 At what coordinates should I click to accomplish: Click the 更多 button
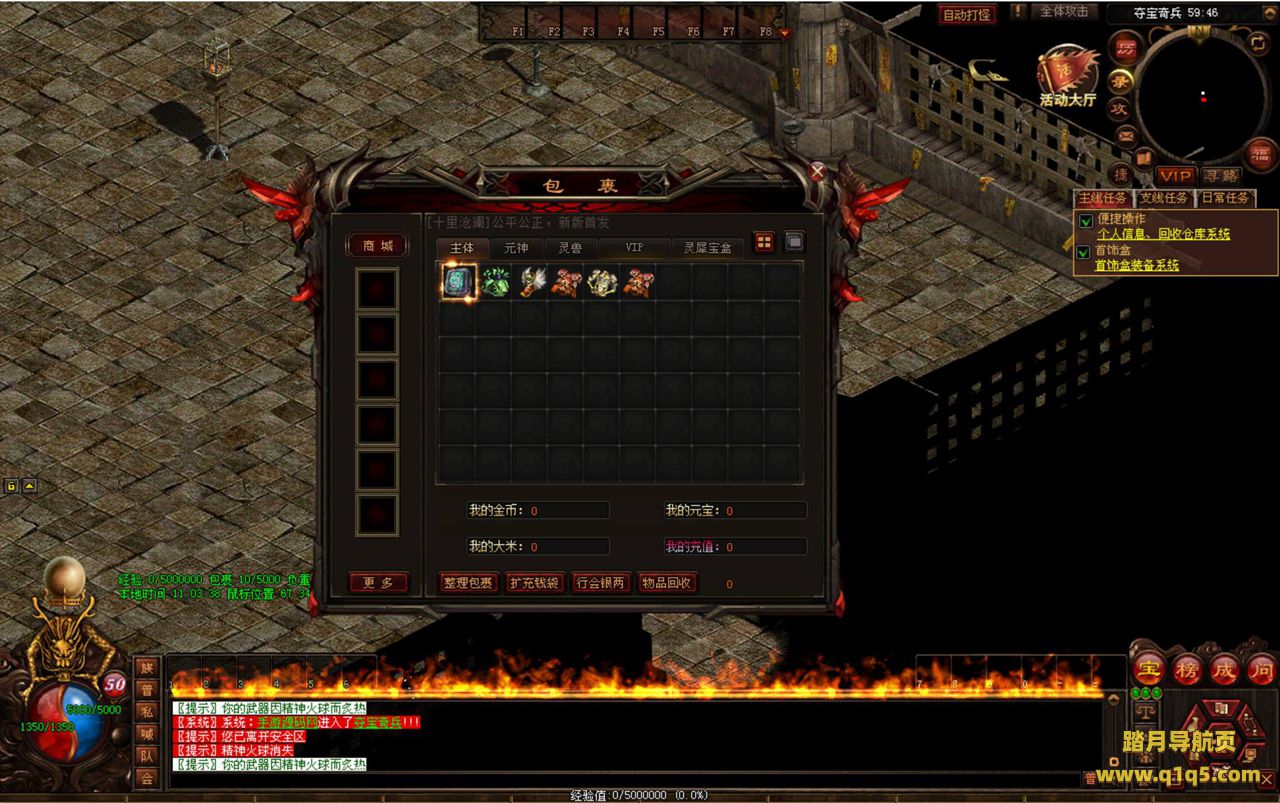(x=378, y=583)
